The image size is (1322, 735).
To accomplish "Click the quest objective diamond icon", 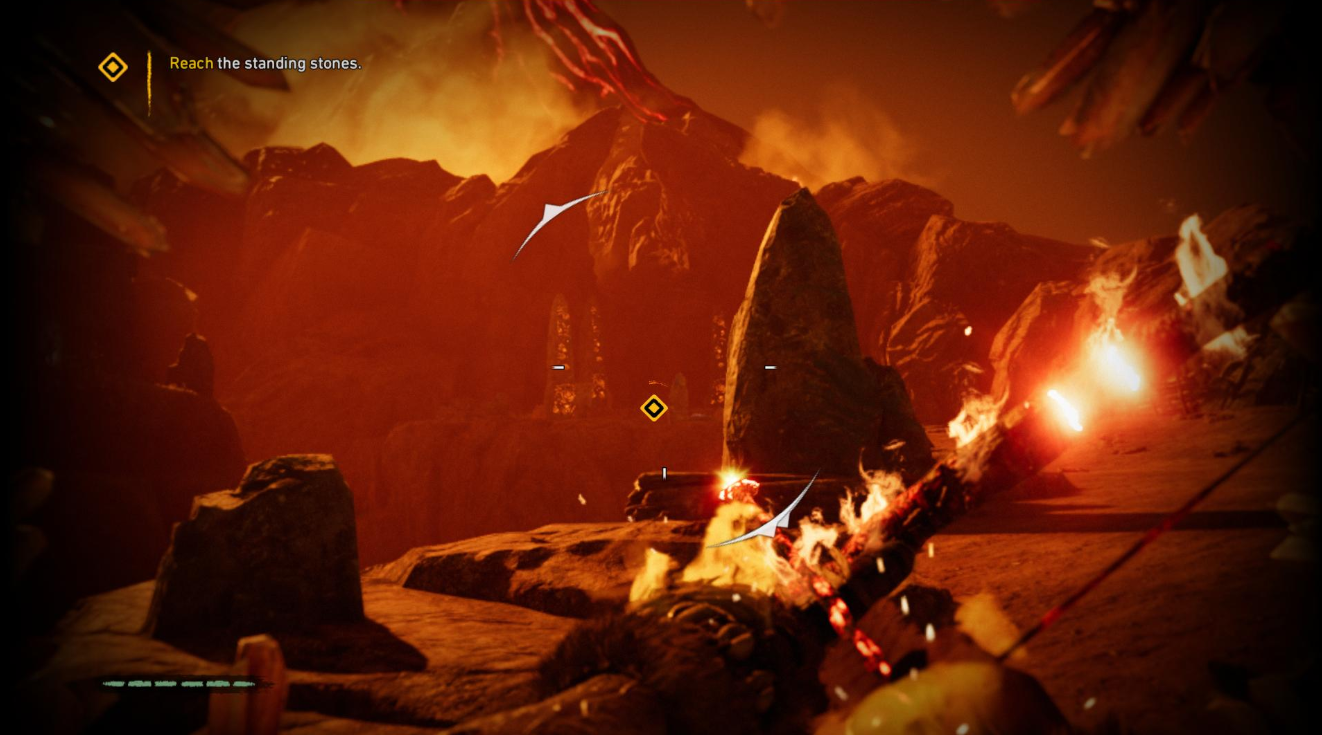I will click(113, 68).
